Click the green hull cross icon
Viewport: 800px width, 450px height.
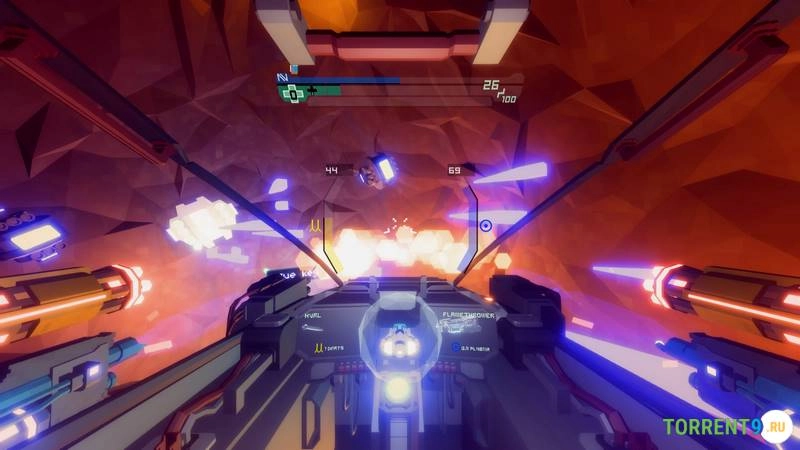click(292, 93)
